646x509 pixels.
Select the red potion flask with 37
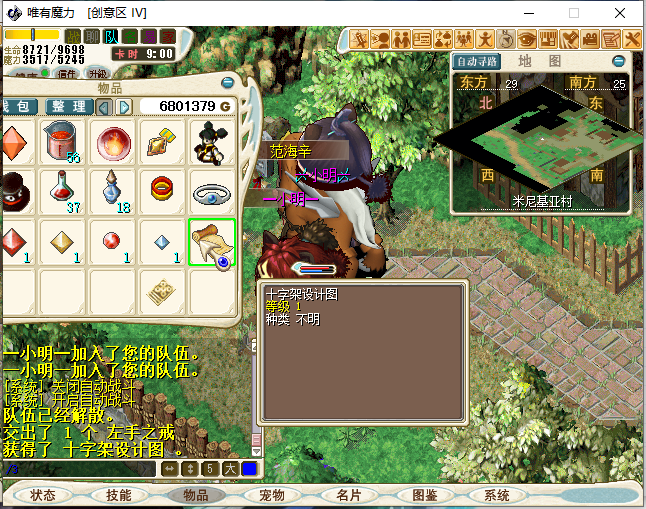coord(63,191)
